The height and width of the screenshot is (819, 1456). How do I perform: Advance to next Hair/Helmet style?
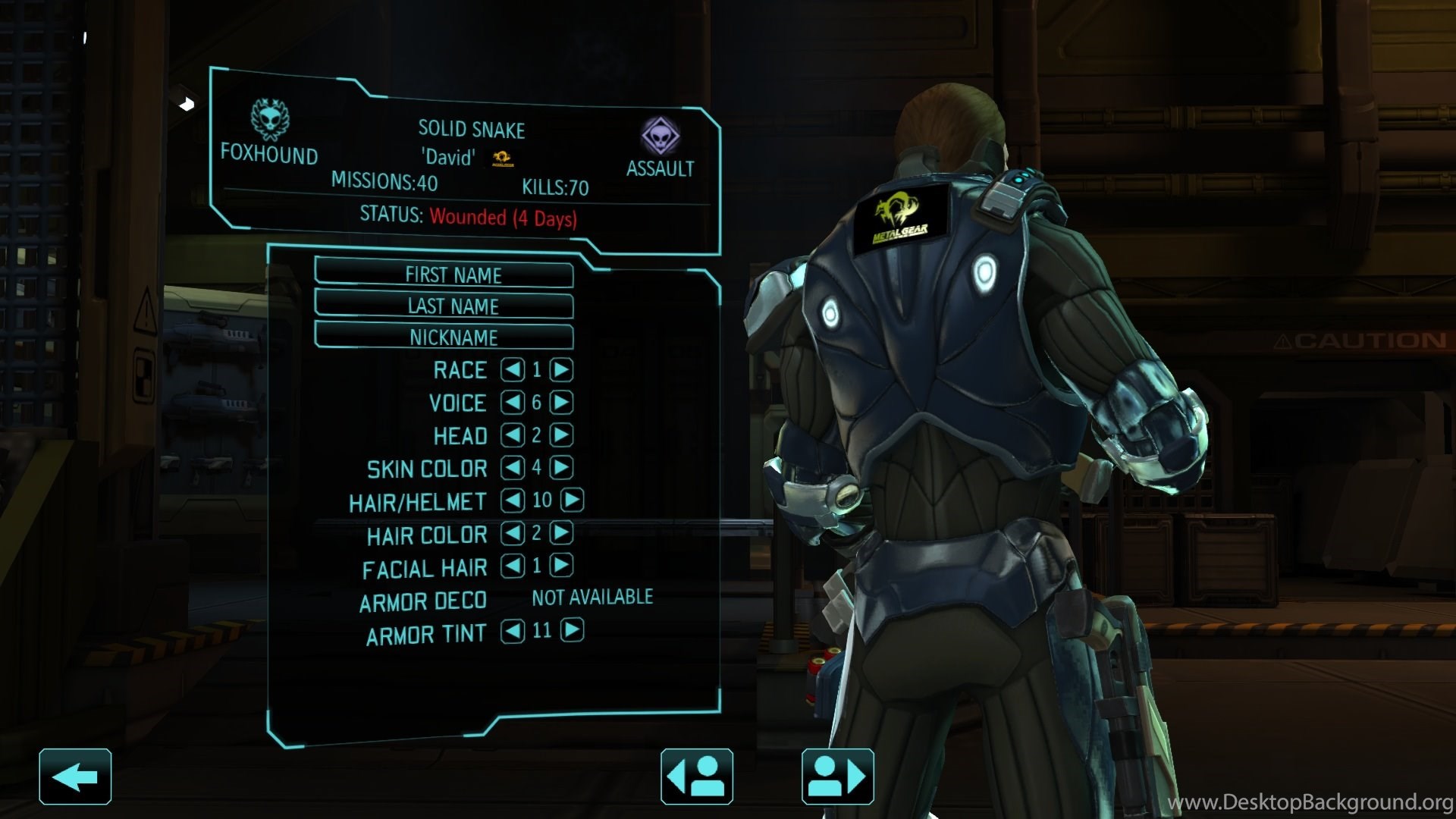(573, 500)
